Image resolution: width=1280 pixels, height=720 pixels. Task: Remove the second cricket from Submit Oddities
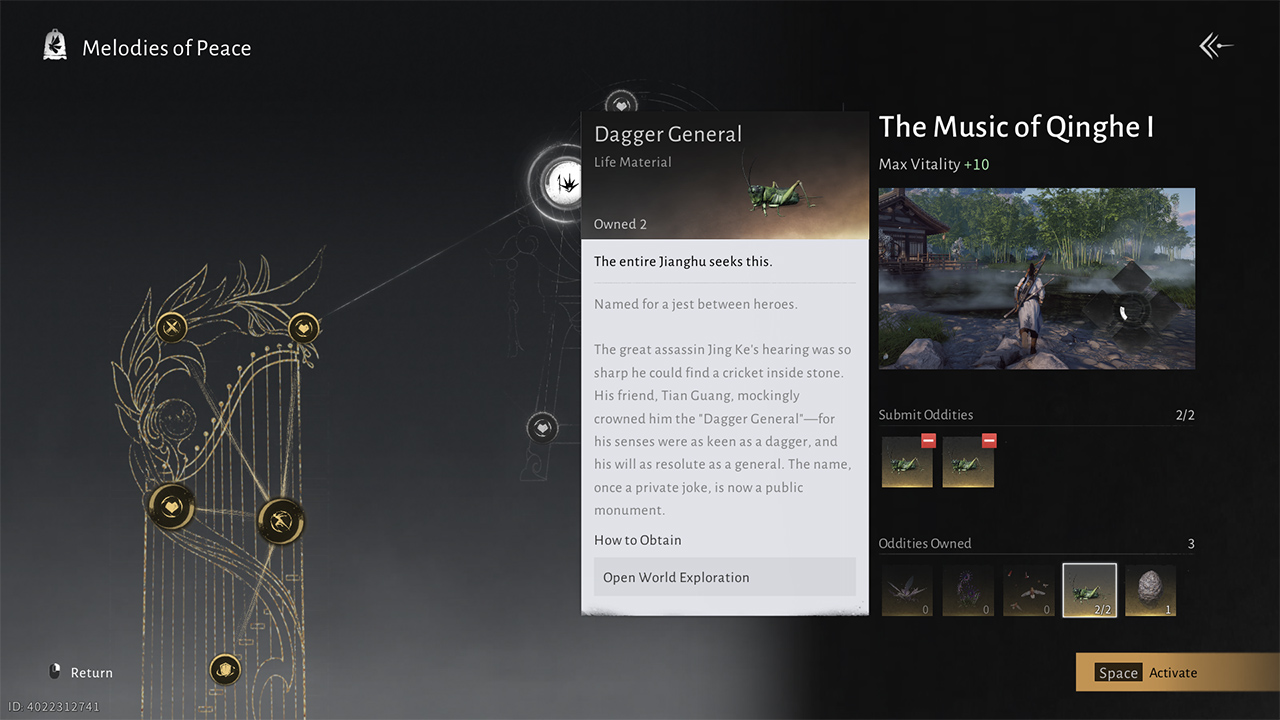(x=989, y=440)
